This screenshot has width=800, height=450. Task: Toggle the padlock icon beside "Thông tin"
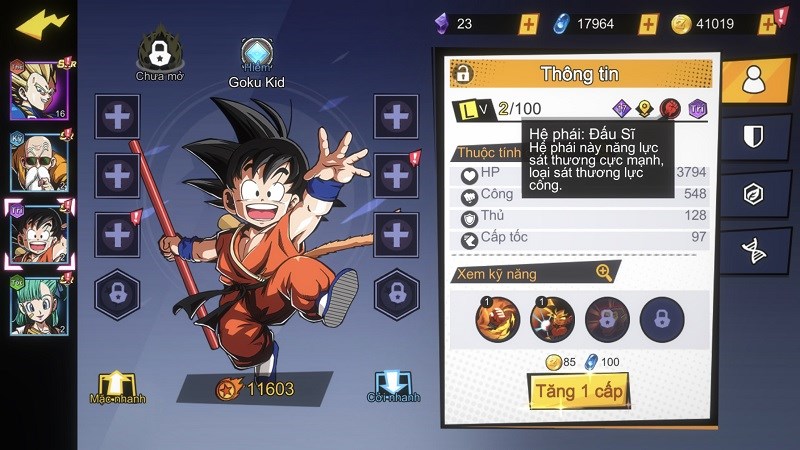click(x=462, y=73)
